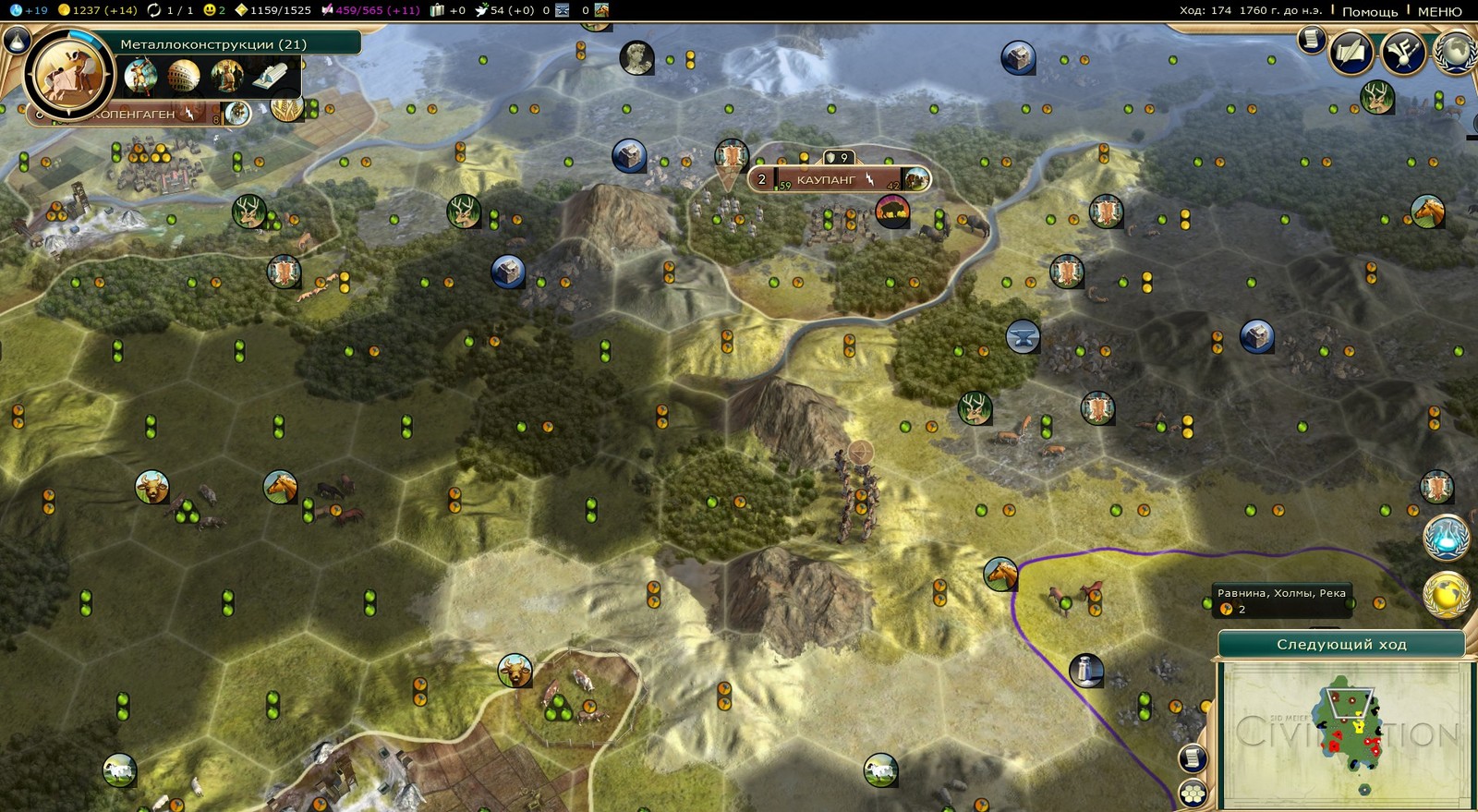Click the golden globe notification
Image resolution: width=1478 pixels, height=812 pixels.
1446,595
